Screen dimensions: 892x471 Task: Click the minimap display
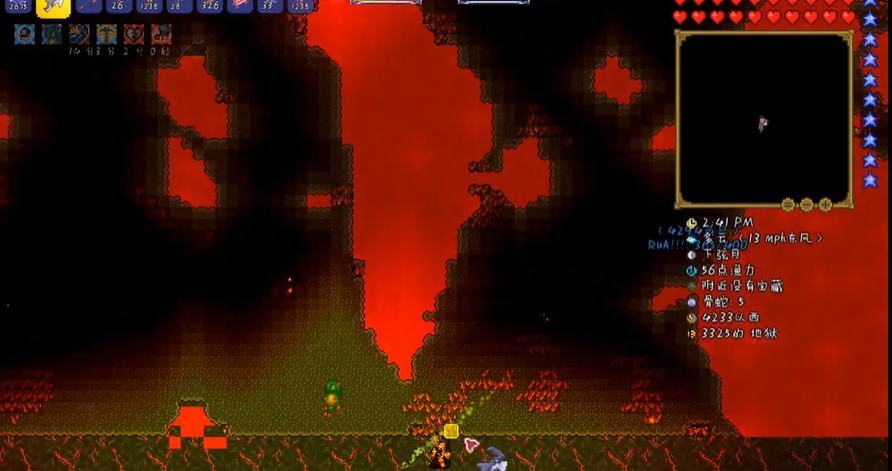coord(764,118)
